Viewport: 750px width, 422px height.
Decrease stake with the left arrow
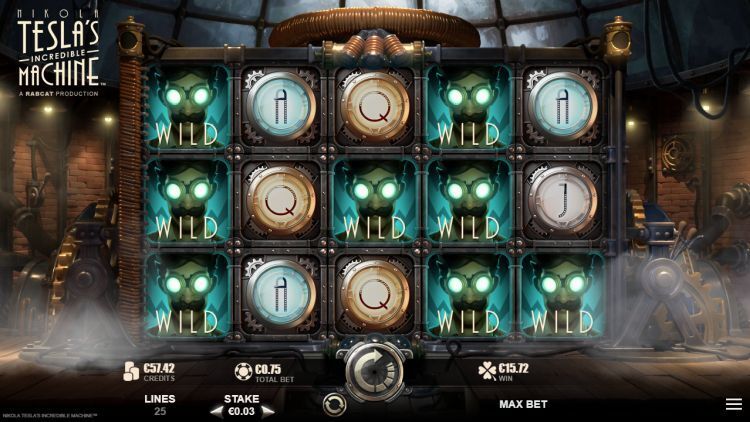[x=215, y=411]
